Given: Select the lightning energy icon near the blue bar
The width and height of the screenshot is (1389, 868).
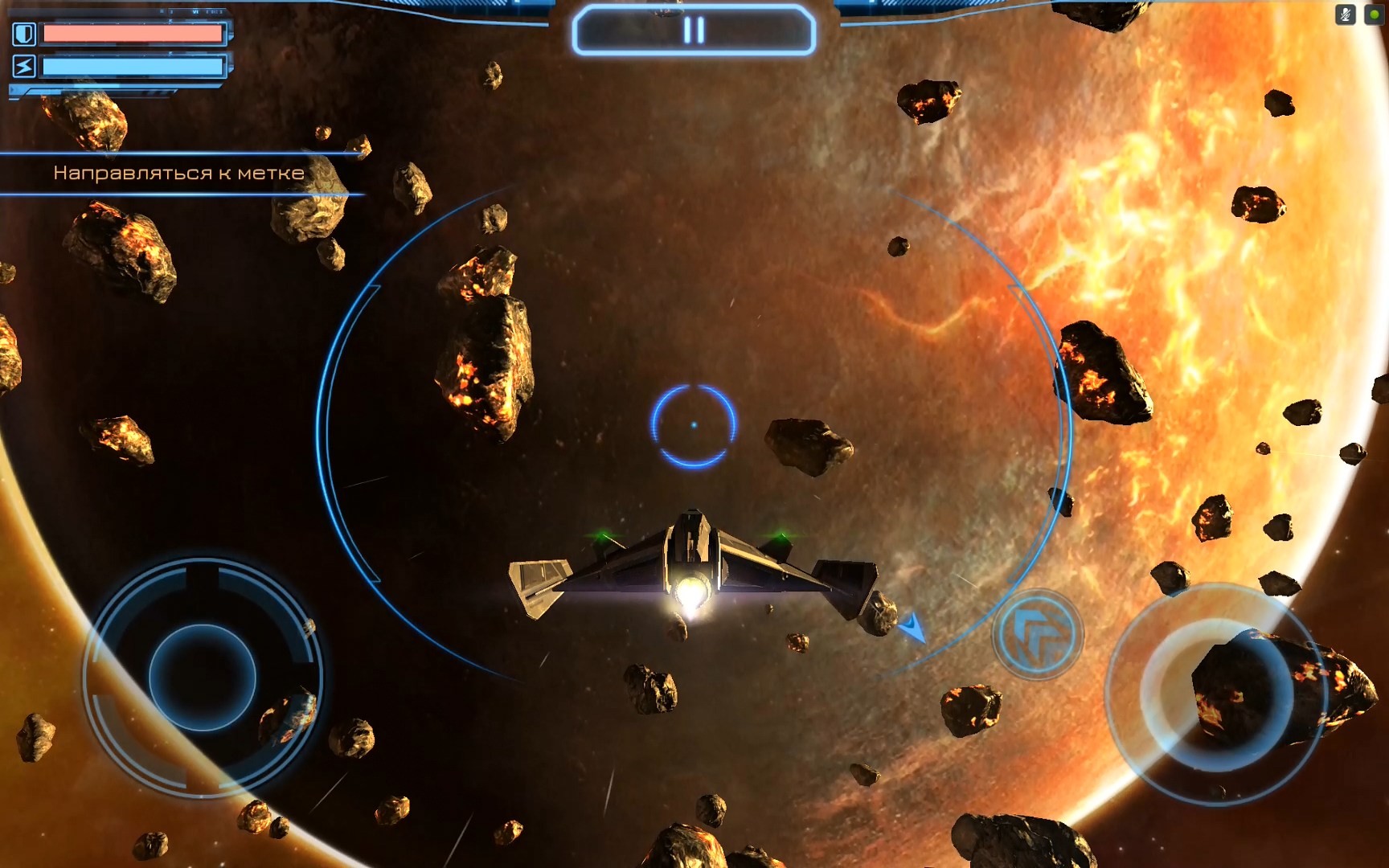Looking at the screenshot, I should pos(24,66).
